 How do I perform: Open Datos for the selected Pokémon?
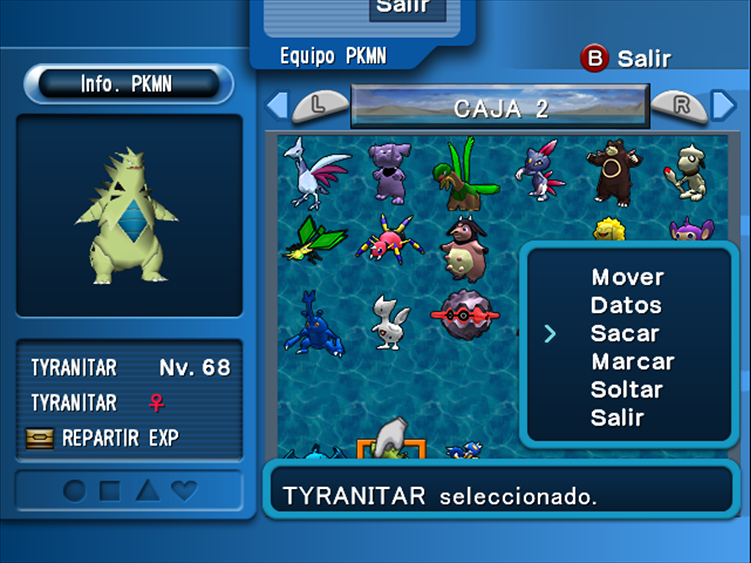626,305
